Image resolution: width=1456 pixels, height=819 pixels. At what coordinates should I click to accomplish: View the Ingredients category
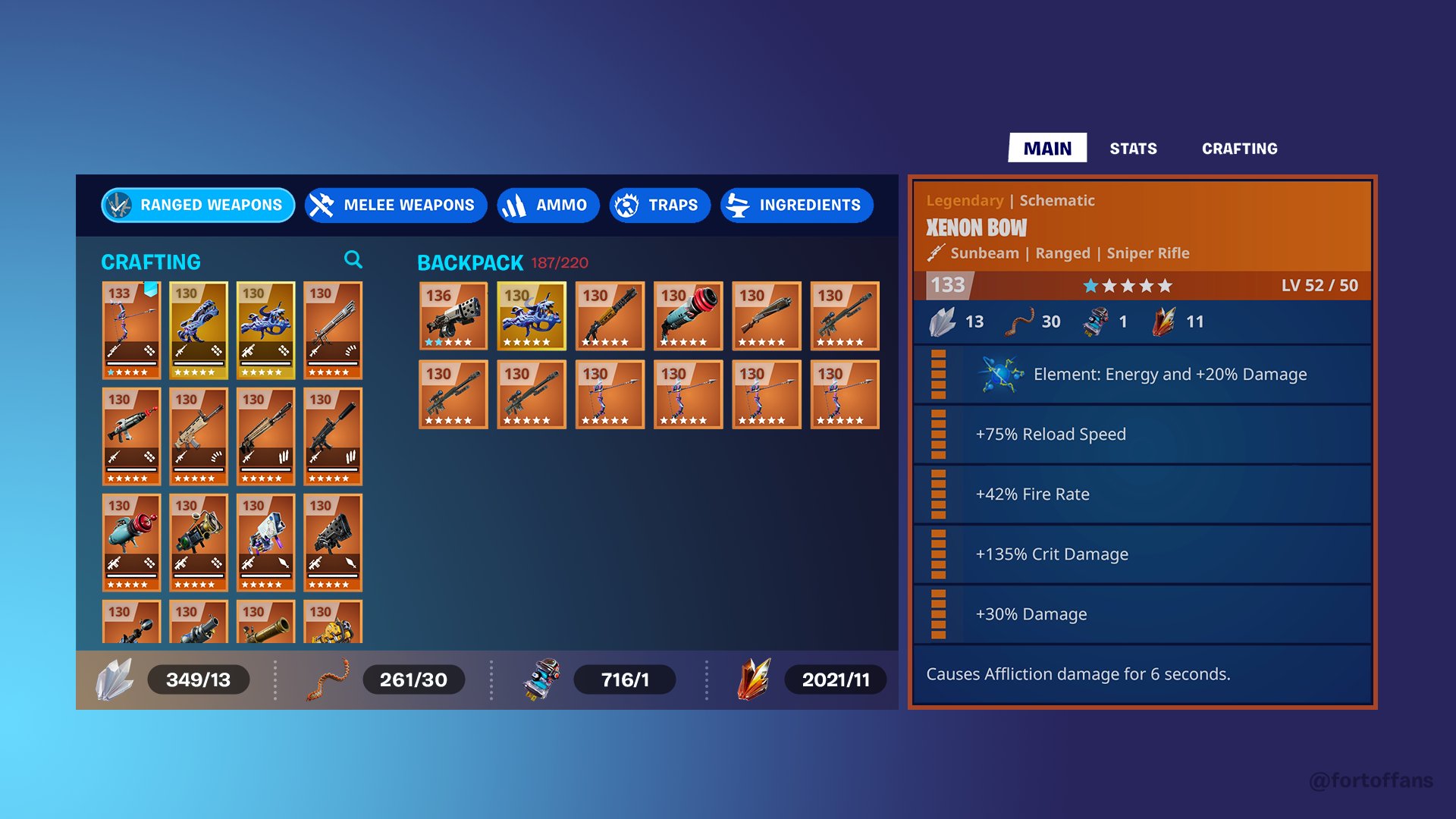[795, 205]
